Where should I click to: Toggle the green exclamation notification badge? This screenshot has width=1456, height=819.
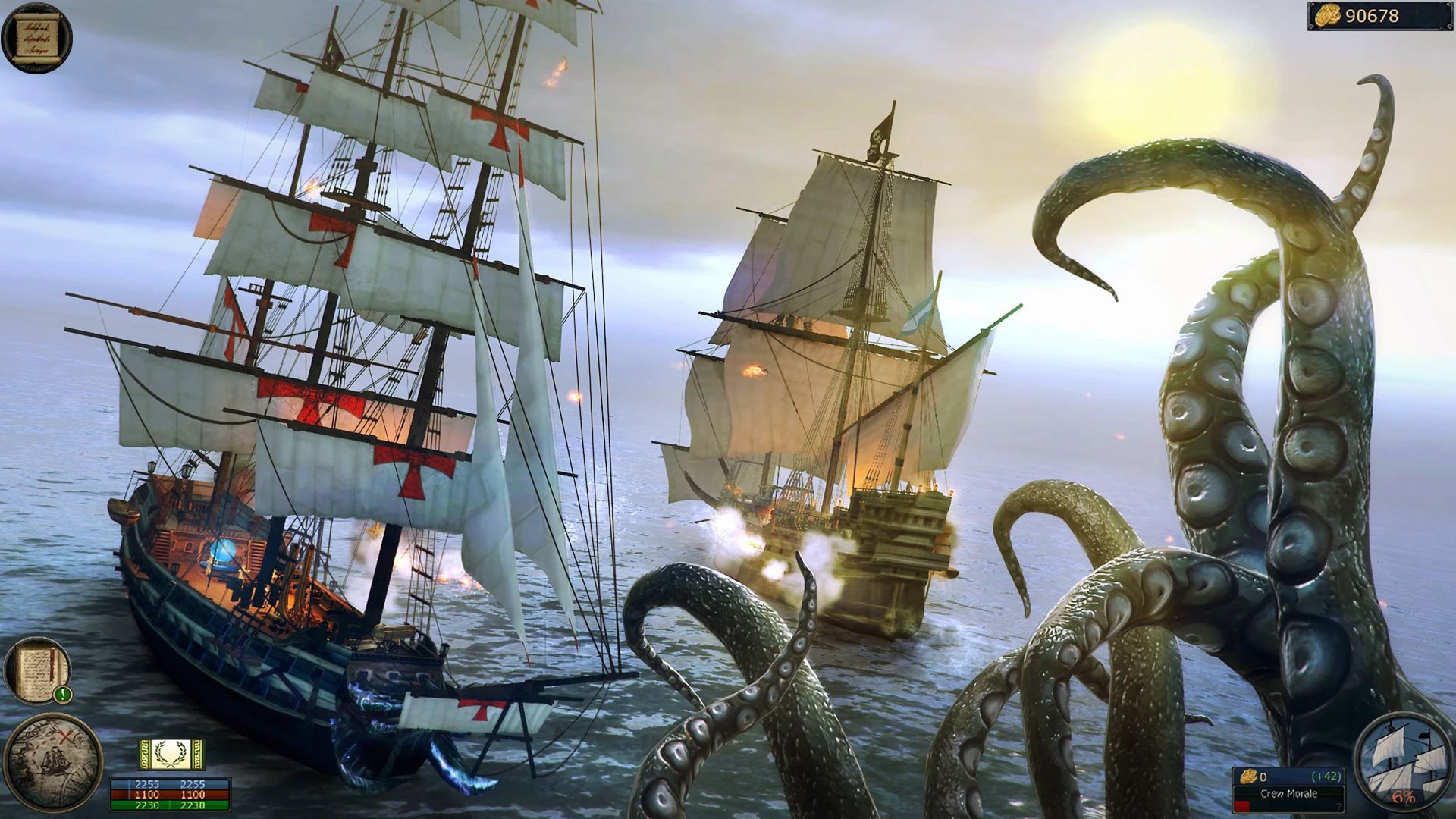63,695
